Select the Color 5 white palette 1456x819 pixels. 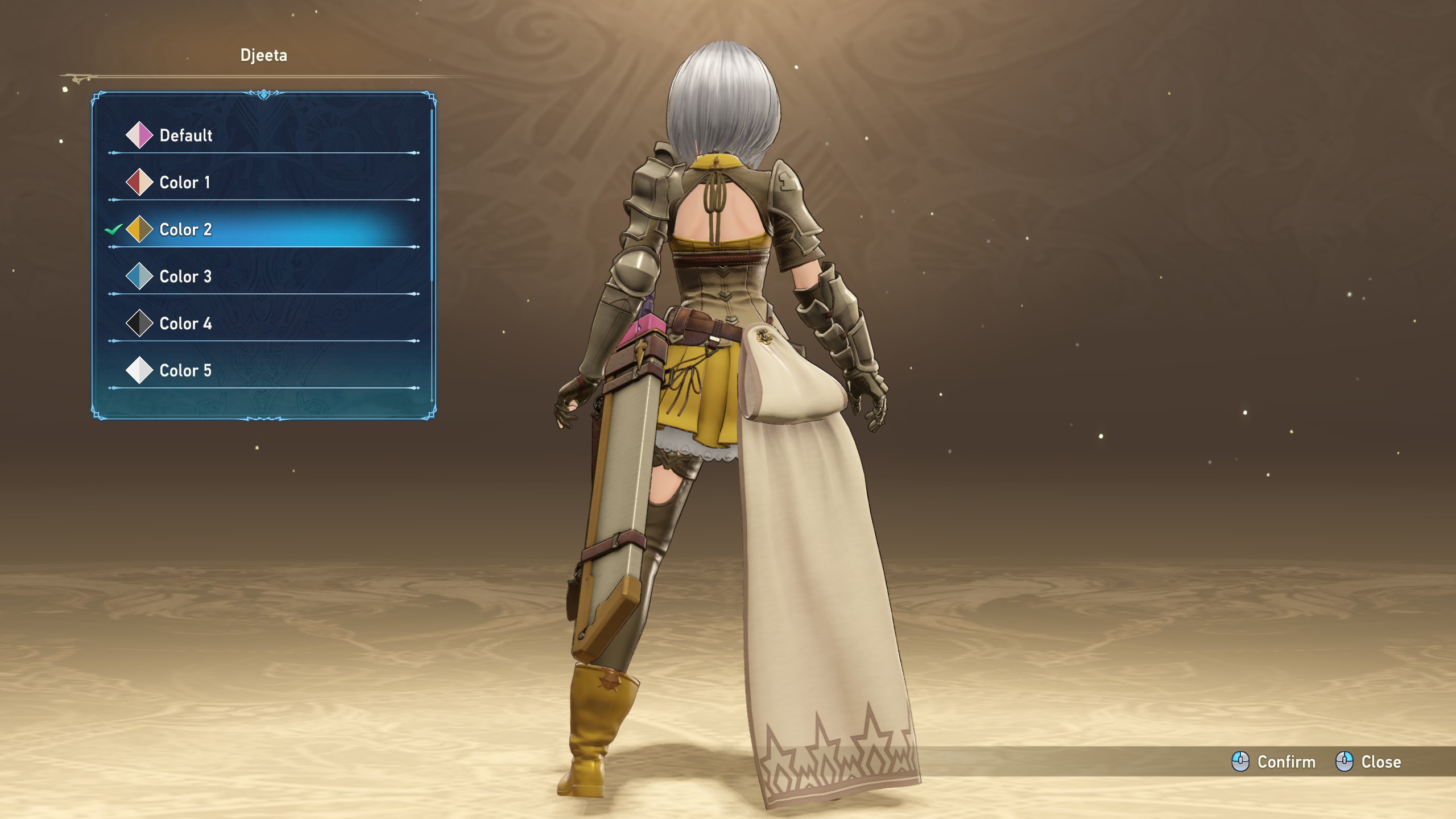(x=185, y=371)
